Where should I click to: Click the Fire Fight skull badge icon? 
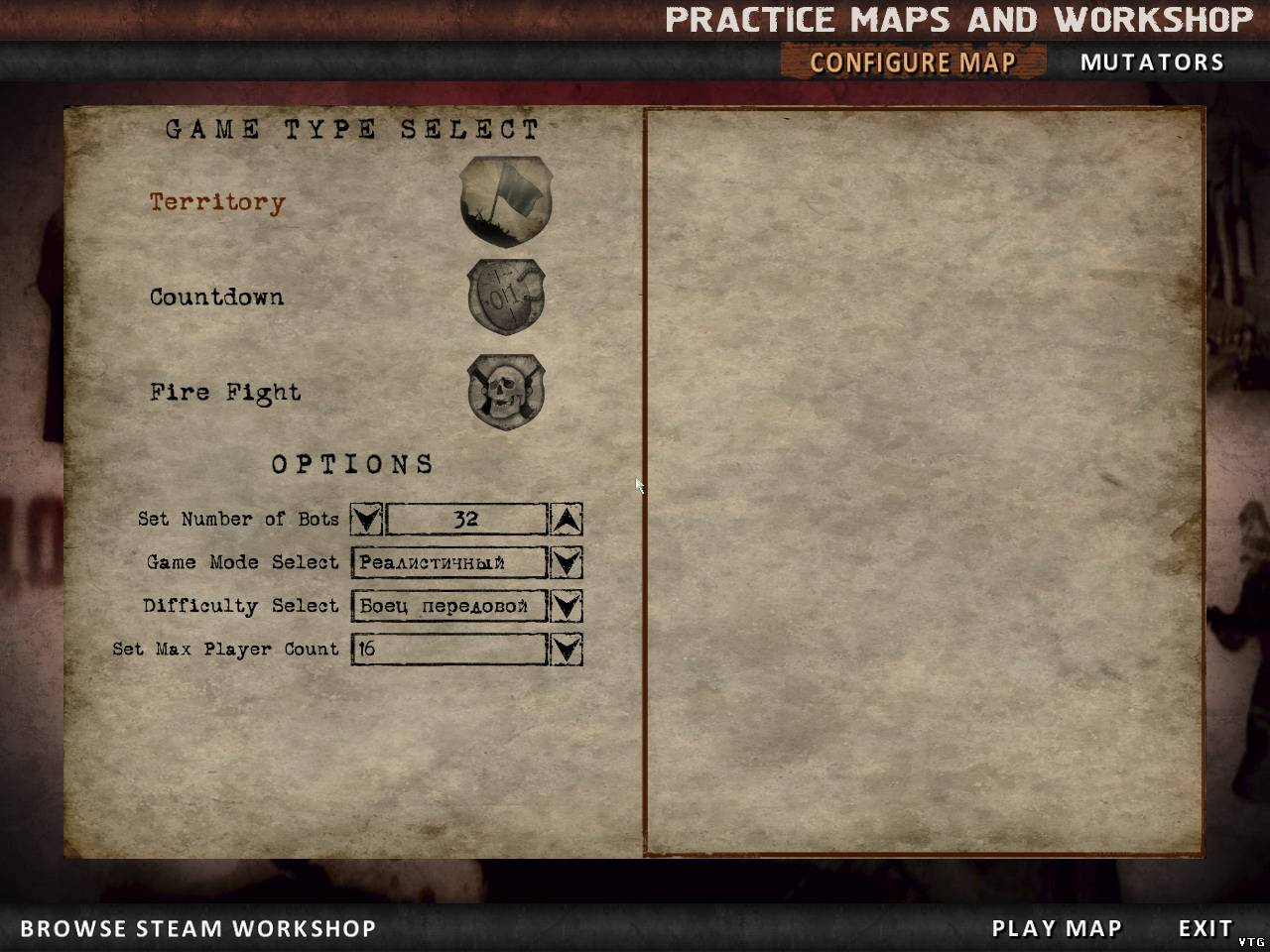[506, 392]
